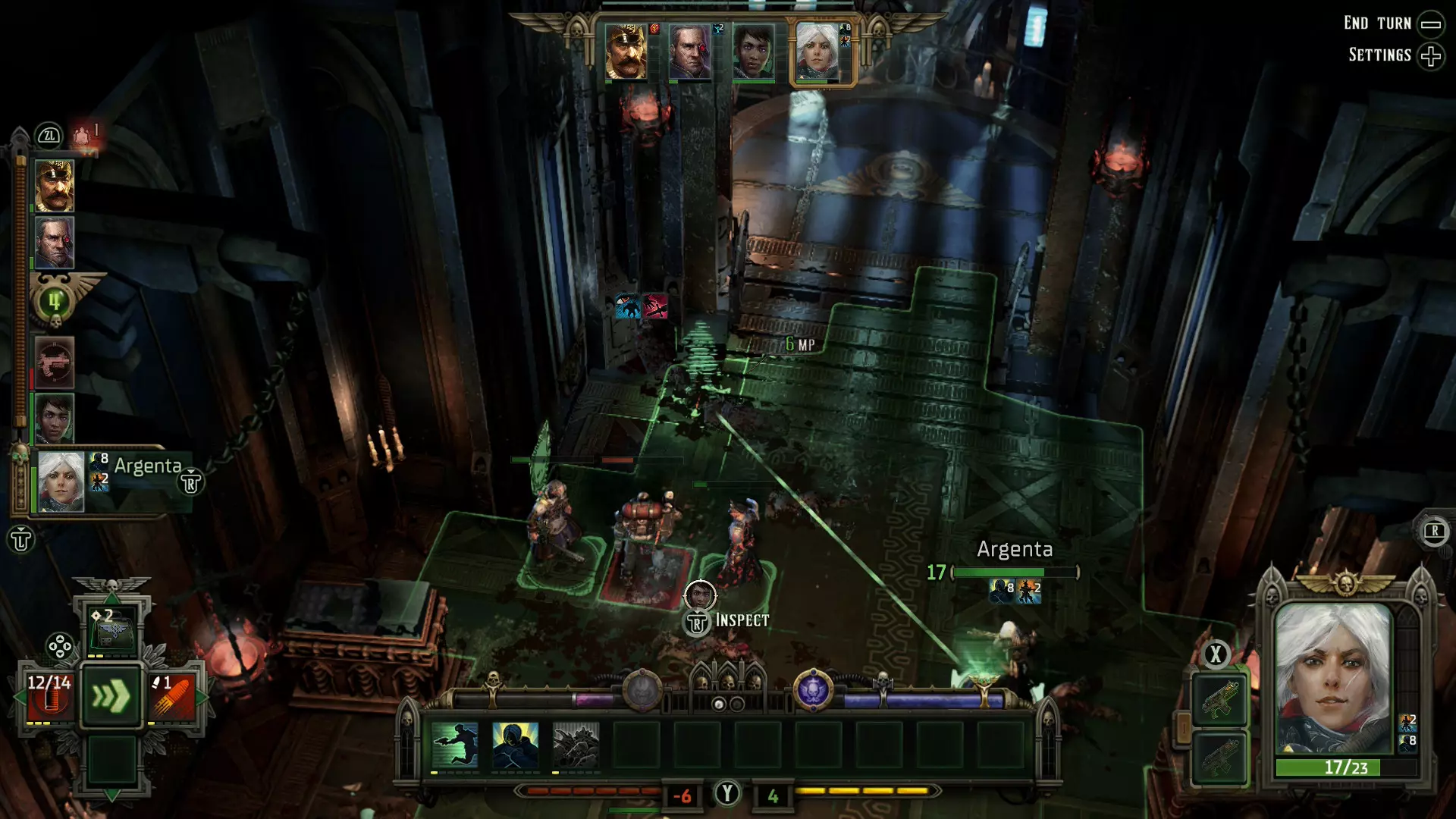This screenshot has height=819, width=1456.
Task: Choose Argenta's highlighted top turn order portrait
Action: click(817, 52)
